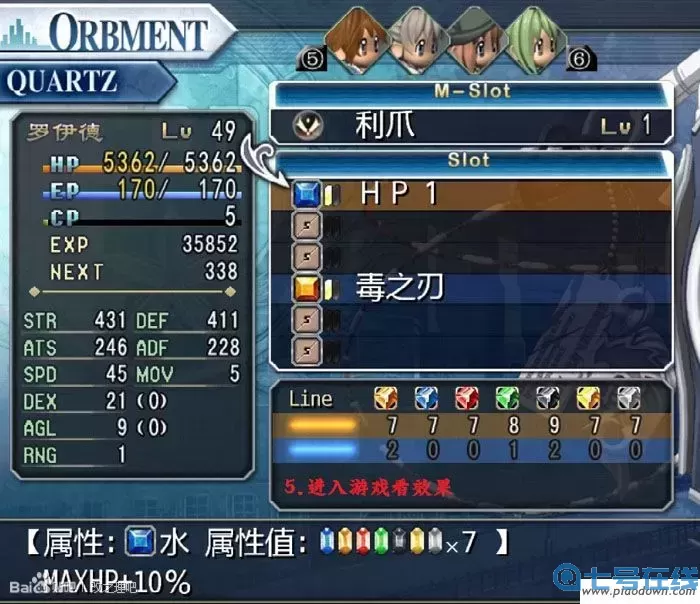Click the master quartz emblem icon beside 利爪

pyautogui.click(x=306, y=126)
